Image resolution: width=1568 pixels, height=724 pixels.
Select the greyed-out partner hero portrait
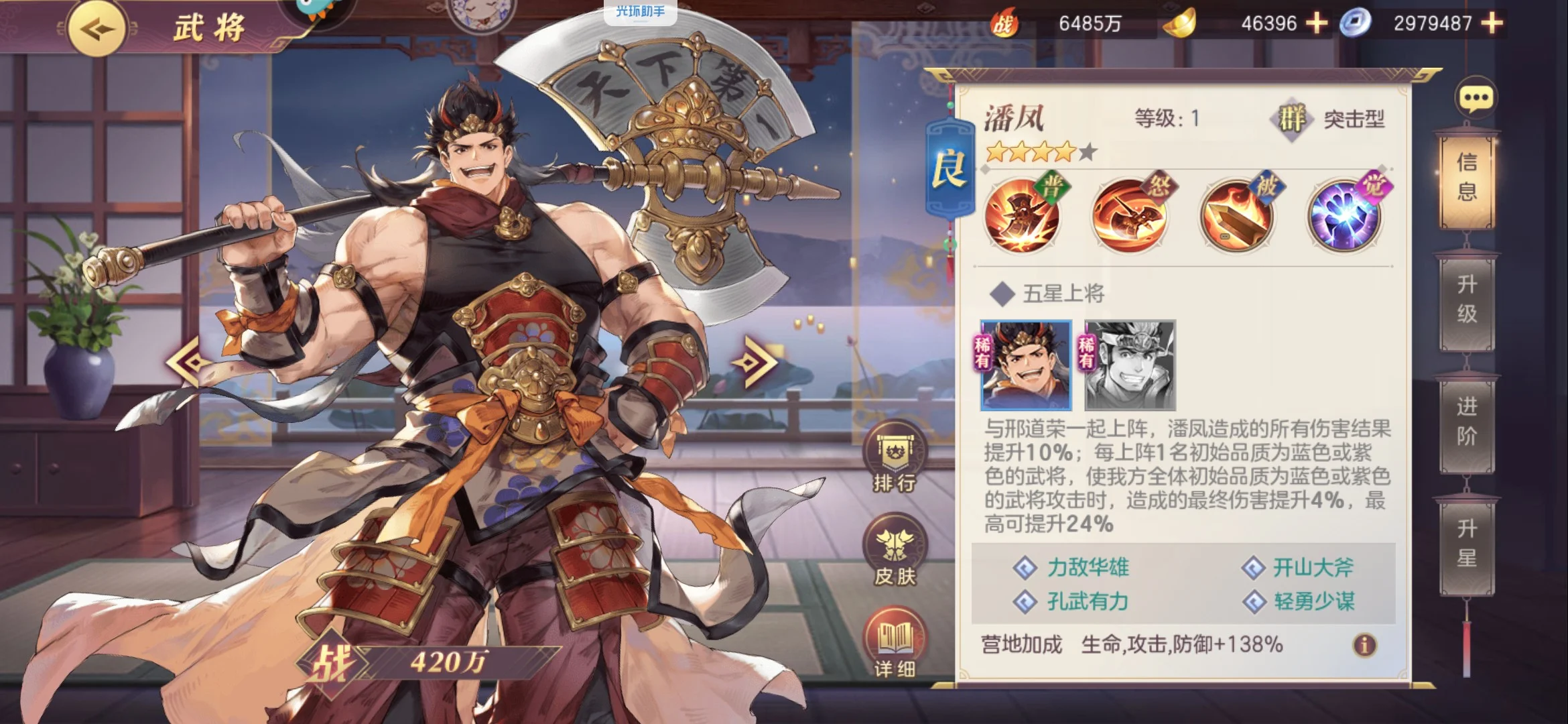point(1130,365)
